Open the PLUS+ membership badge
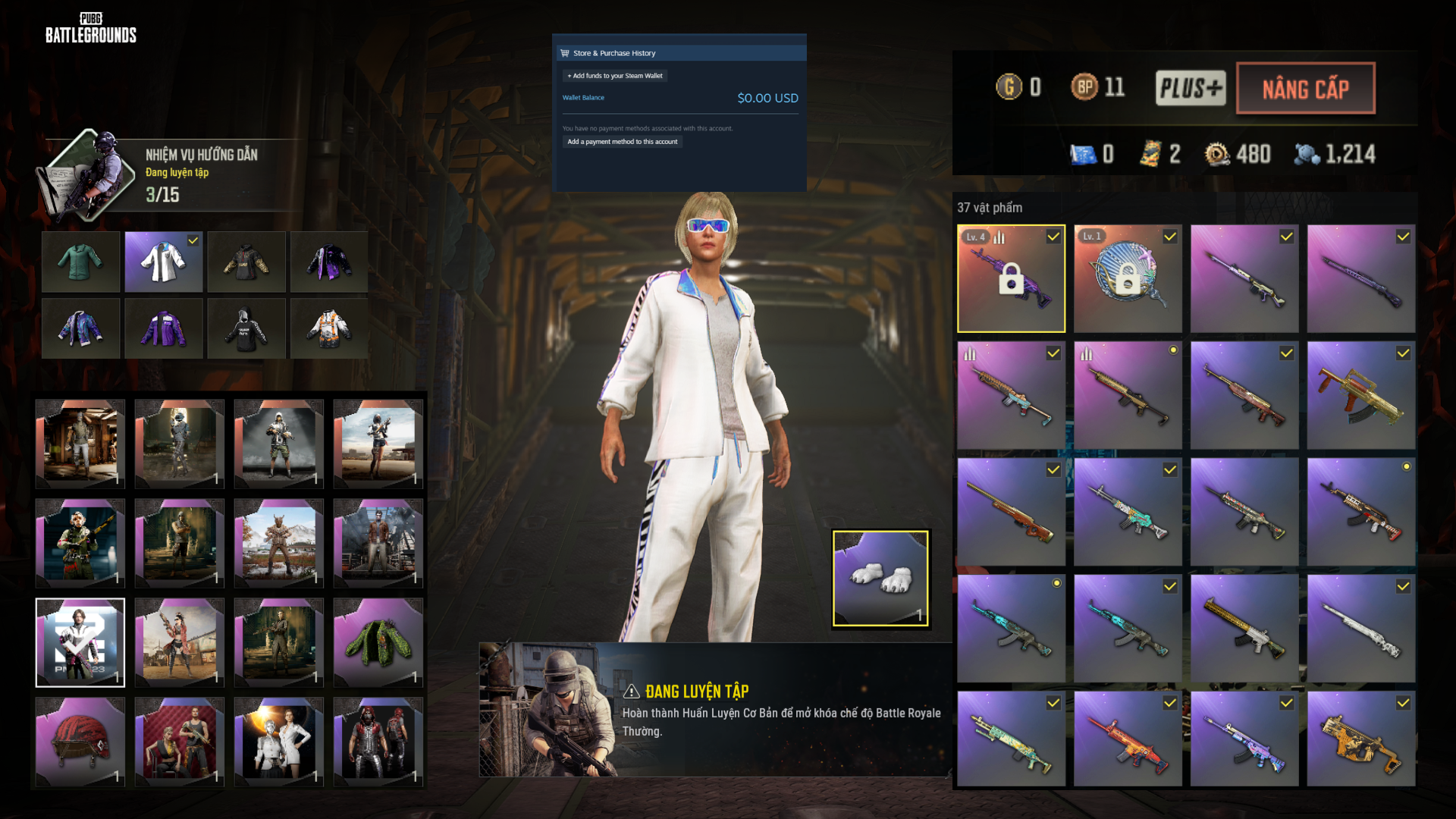The image size is (1456, 819). pyautogui.click(x=1190, y=88)
